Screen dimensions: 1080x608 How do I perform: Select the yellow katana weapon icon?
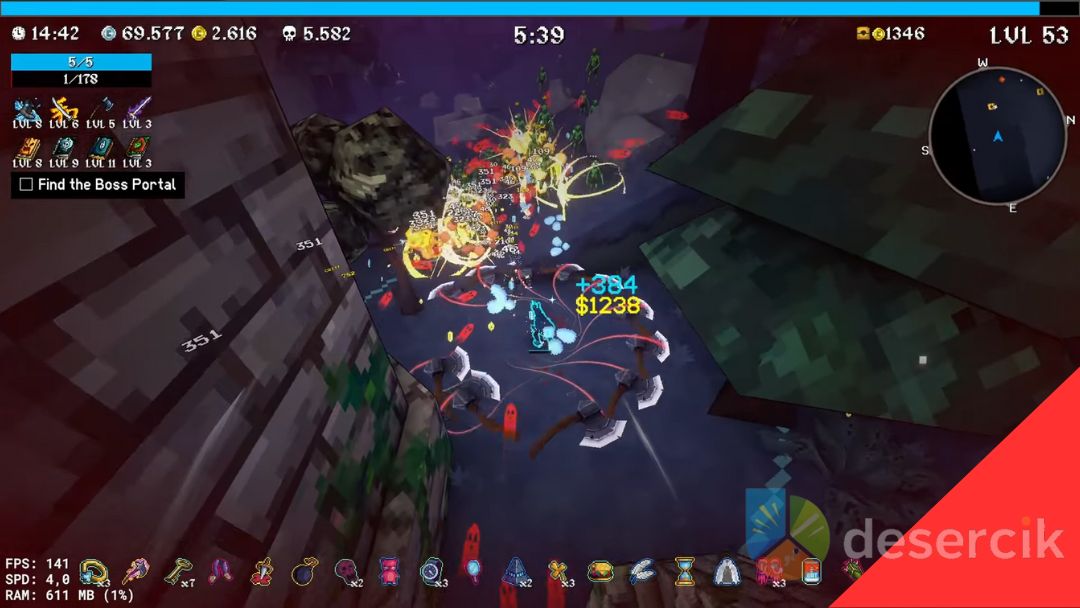[x=64, y=108]
